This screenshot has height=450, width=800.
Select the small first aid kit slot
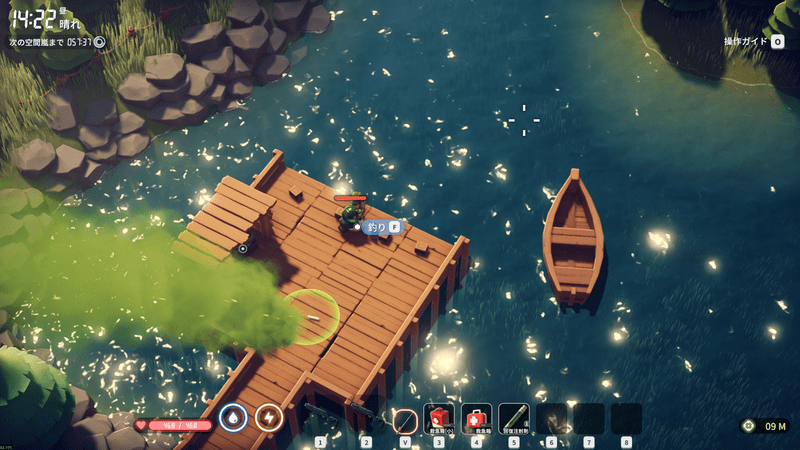coord(438,418)
